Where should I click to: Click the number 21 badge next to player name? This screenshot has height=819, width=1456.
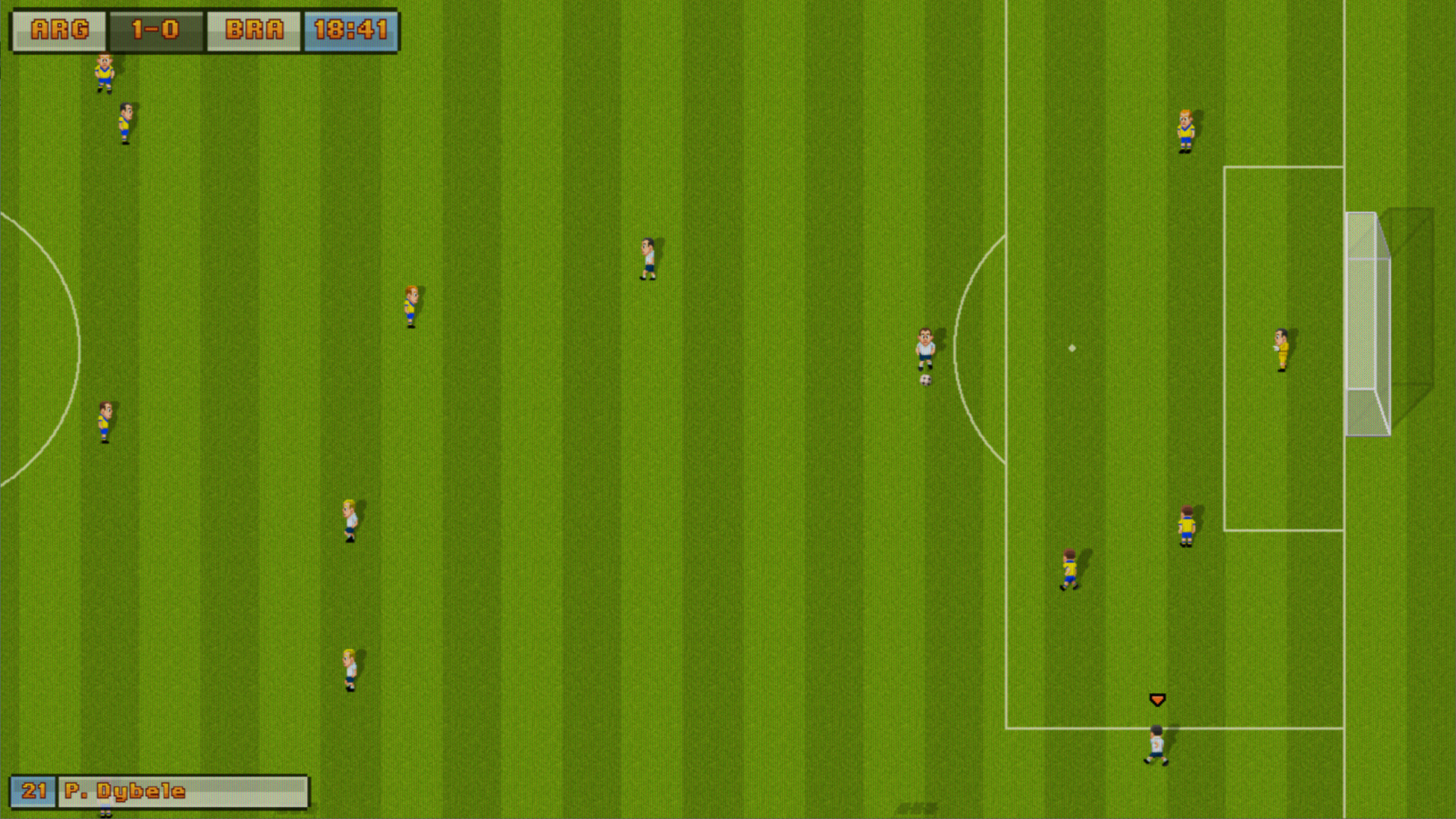tap(32, 790)
